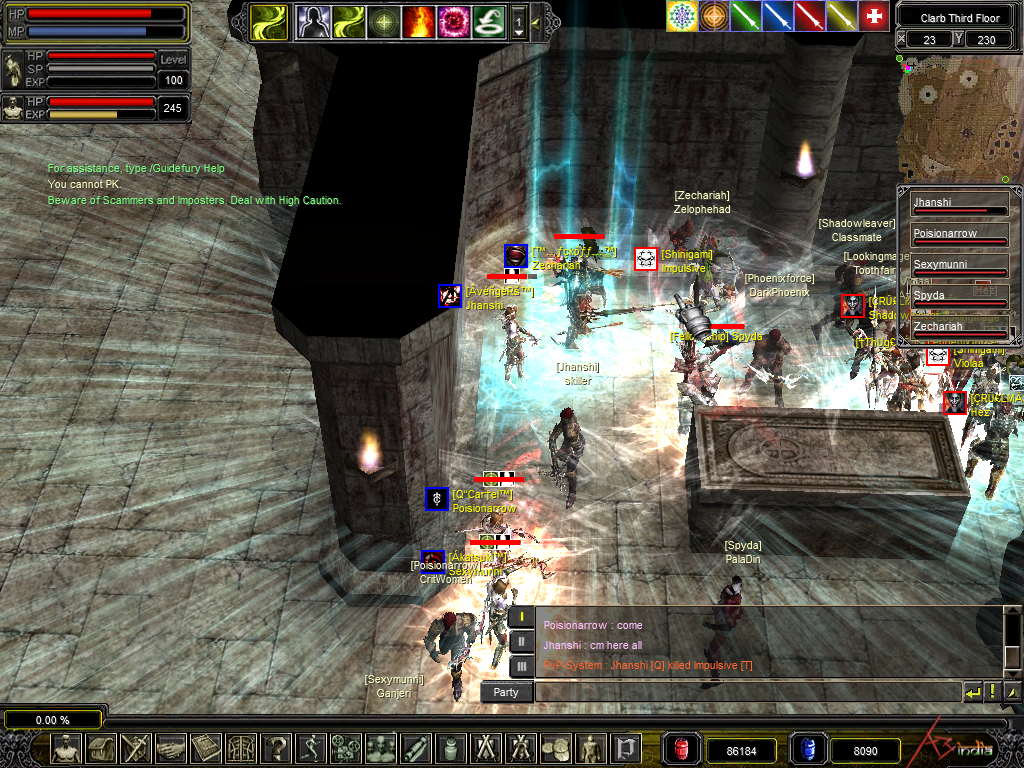
Task: Click the red cross buff icon
Action: tap(874, 16)
